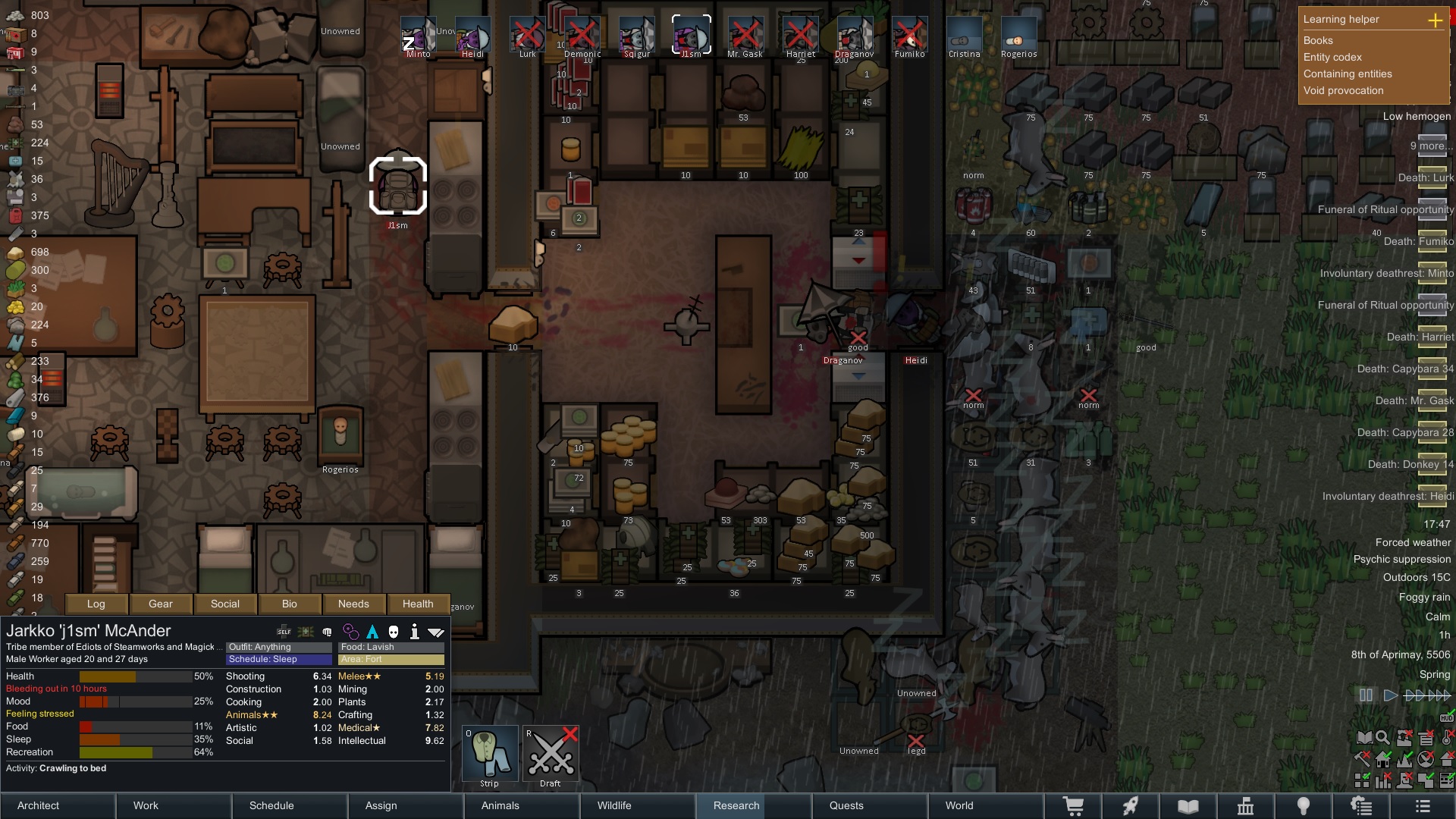Select Cristina's colonist portrait

coord(964,37)
